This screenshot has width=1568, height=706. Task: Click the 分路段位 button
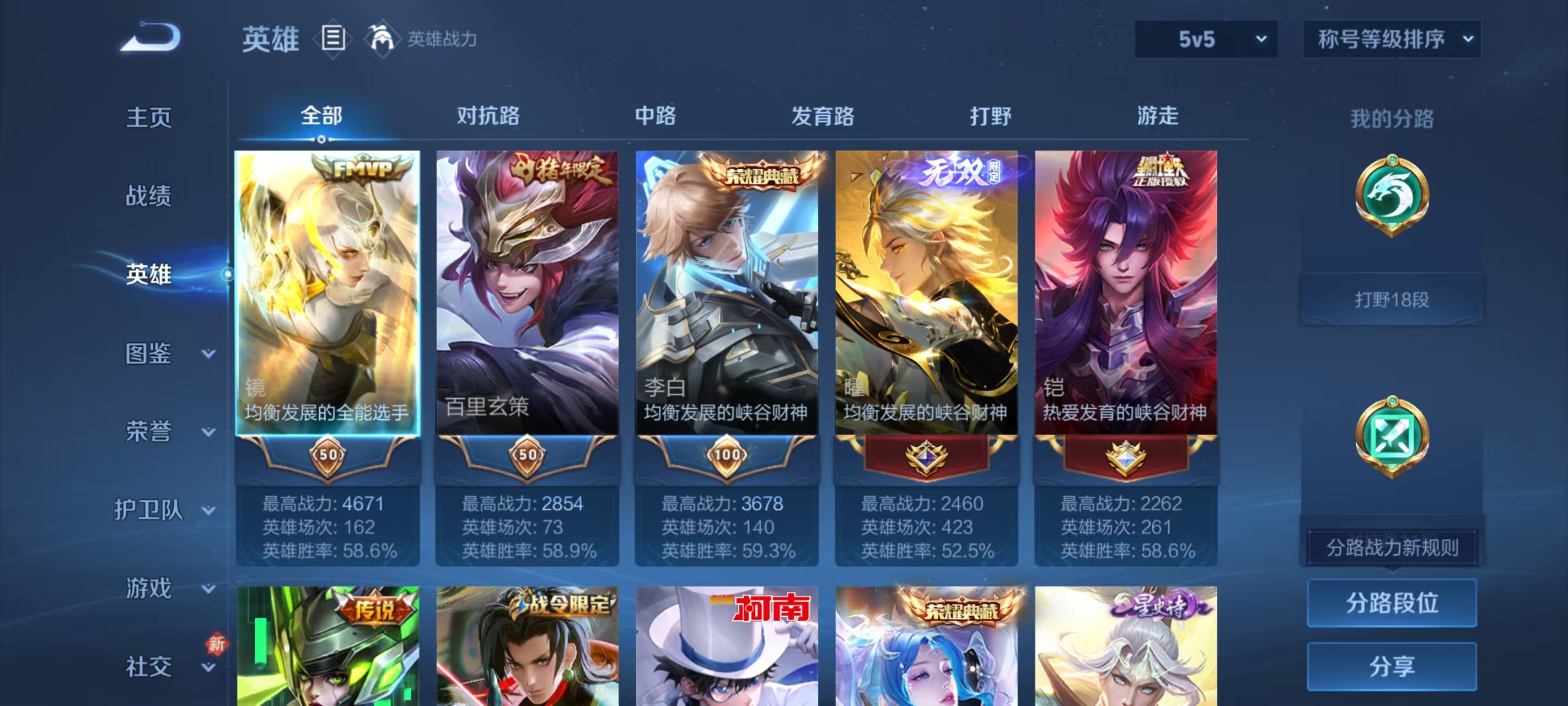pyautogui.click(x=1393, y=603)
